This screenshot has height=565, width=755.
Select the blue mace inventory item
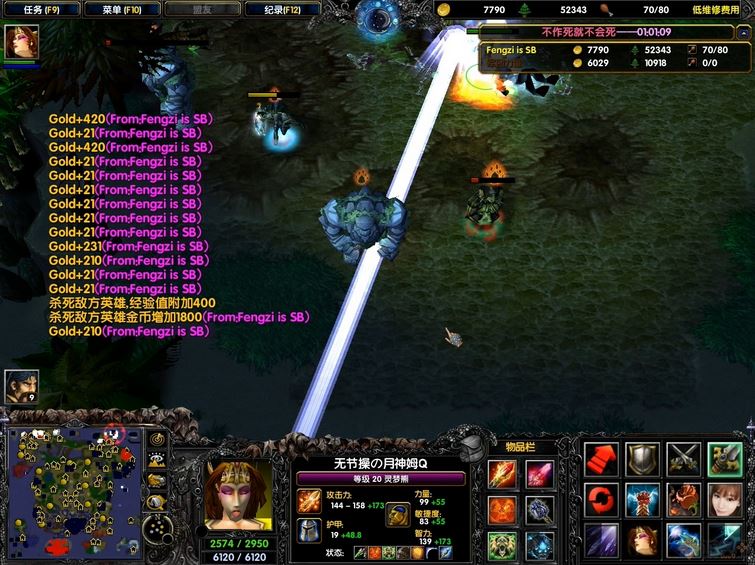tap(540, 510)
